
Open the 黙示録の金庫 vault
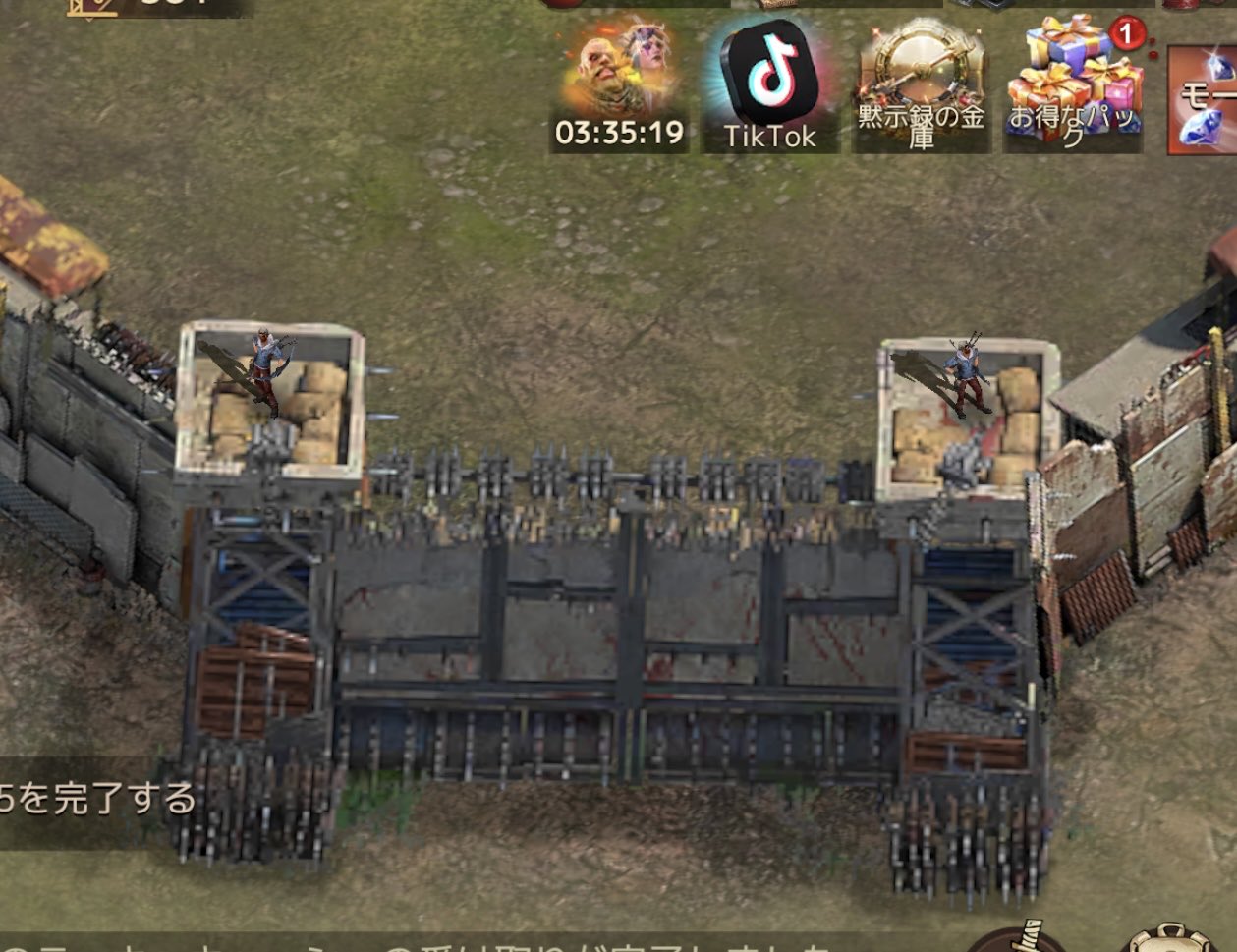tap(921, 84)
